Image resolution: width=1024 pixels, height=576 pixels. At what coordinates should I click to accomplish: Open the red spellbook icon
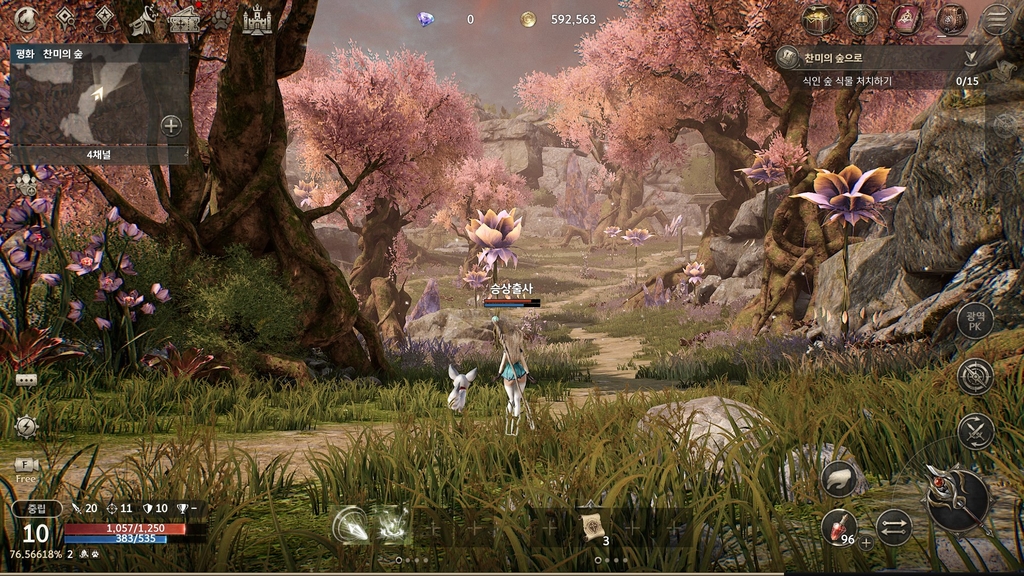coord(907,19)
